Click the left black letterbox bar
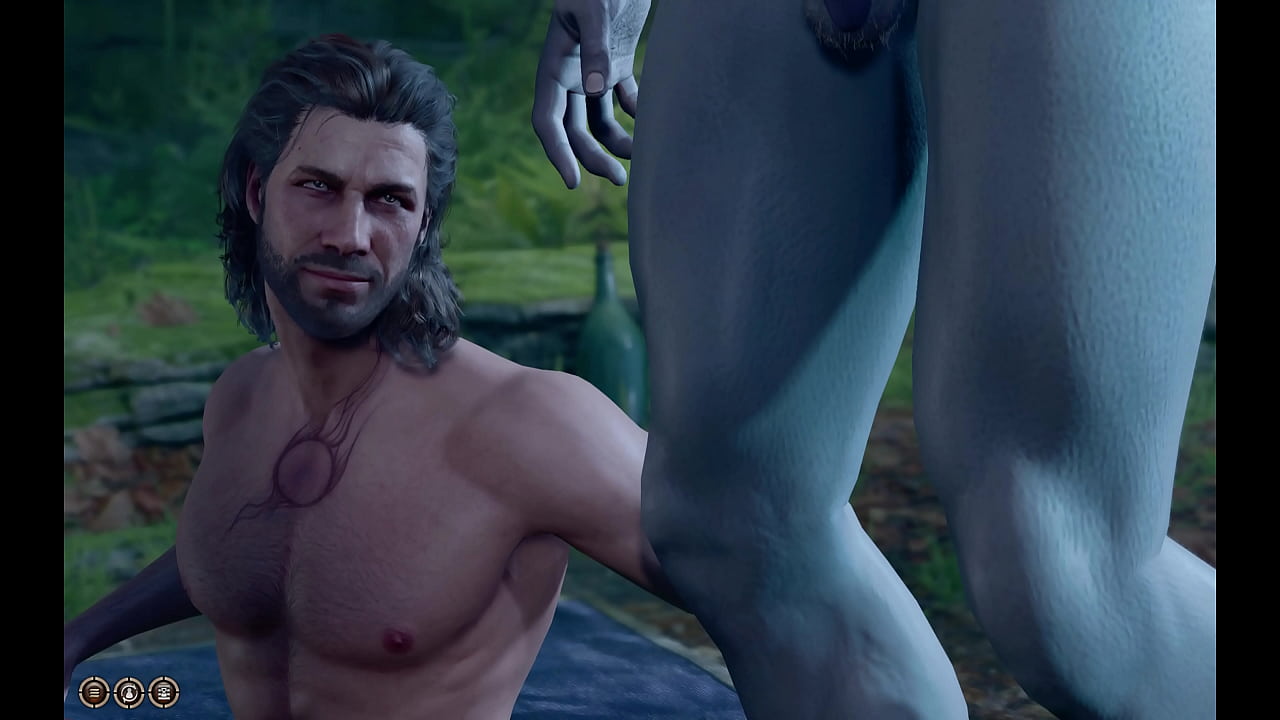The image size is (1280, 720). tap(25, 360)
